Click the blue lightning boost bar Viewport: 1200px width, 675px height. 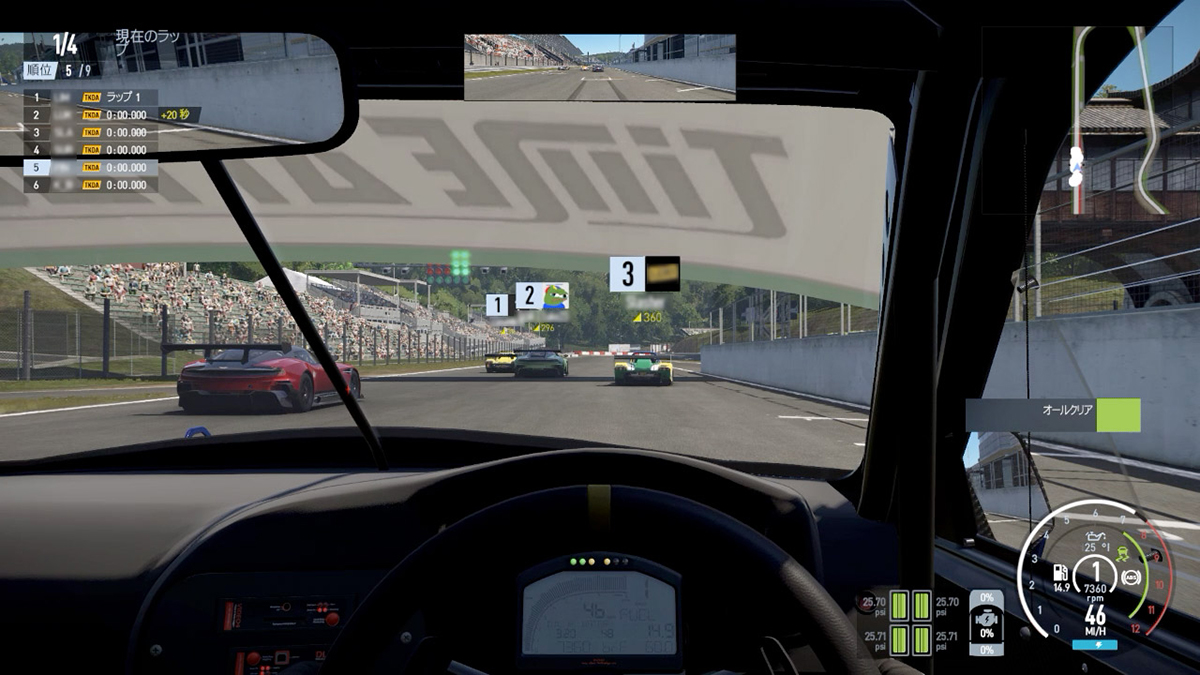1094,646
